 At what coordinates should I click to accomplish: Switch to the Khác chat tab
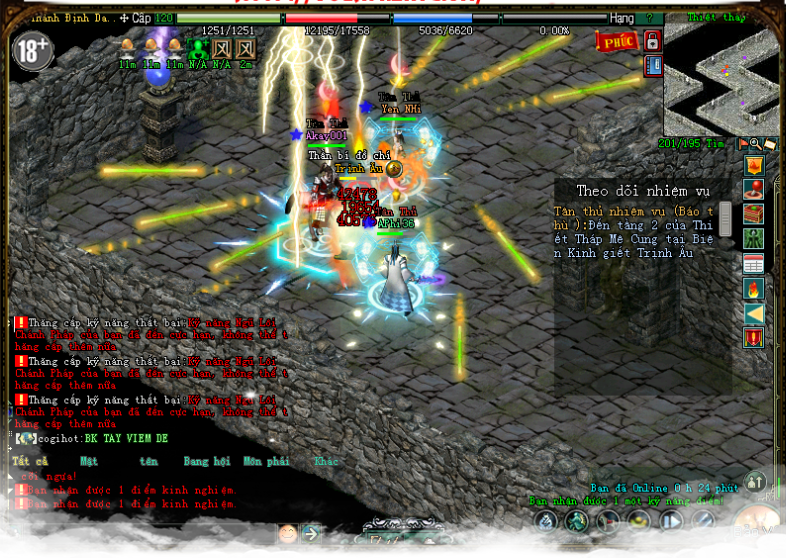click(326, 462)
